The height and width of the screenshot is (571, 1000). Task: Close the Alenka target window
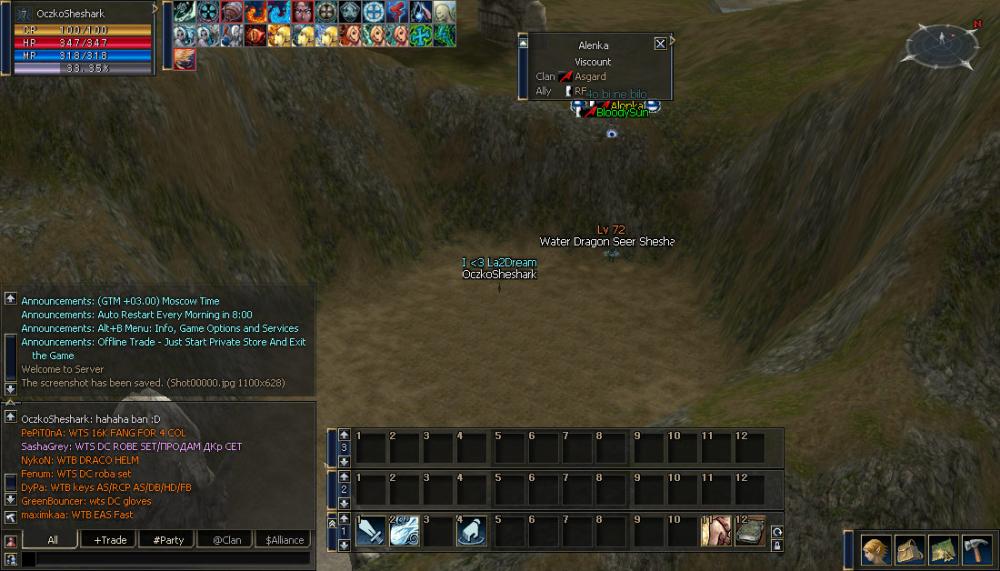pos(660,44)
